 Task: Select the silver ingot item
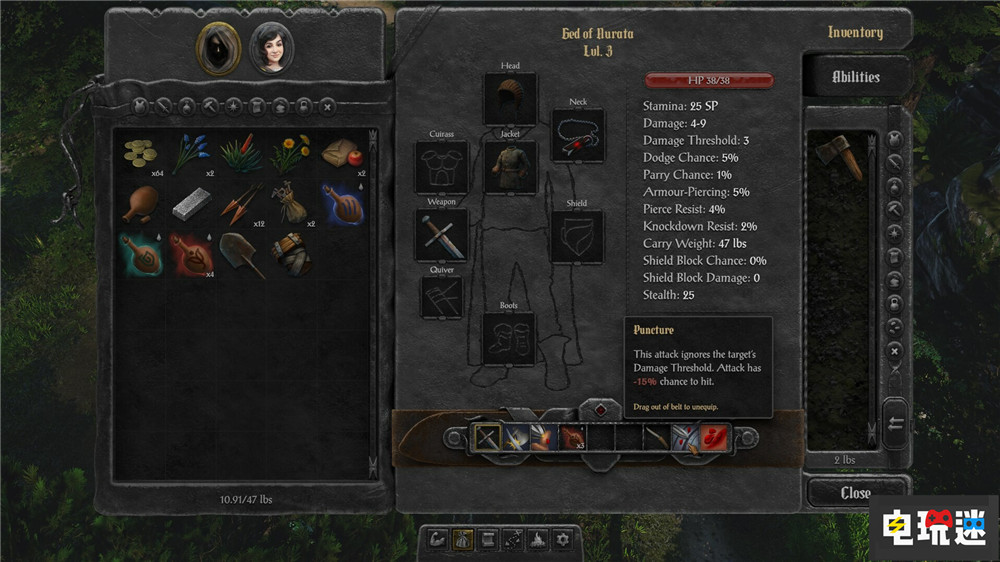click(191, 203)
